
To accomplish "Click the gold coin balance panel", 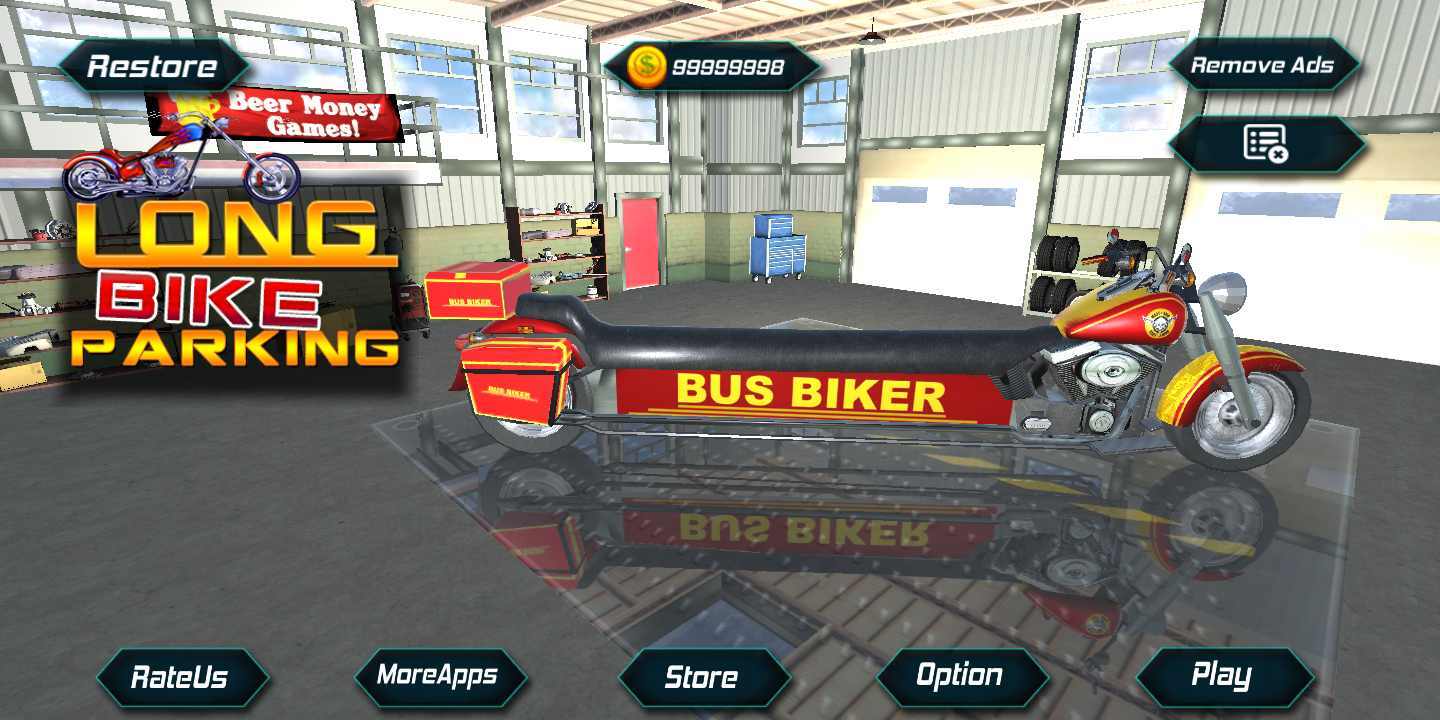I will 710,67.
